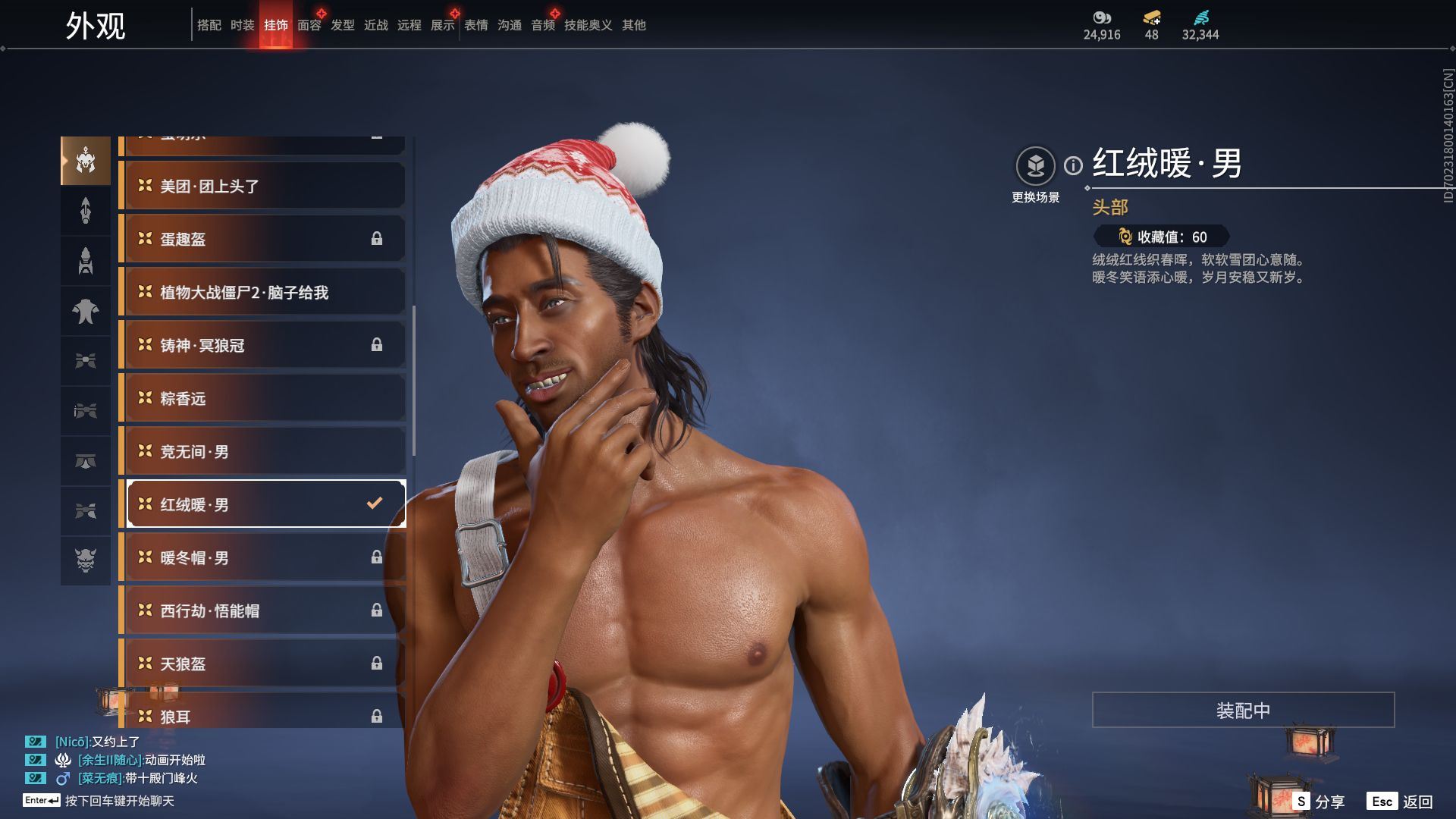Choose the 西行劫·悟能帽 entry

pyautogui.click(x=262, y=610)
